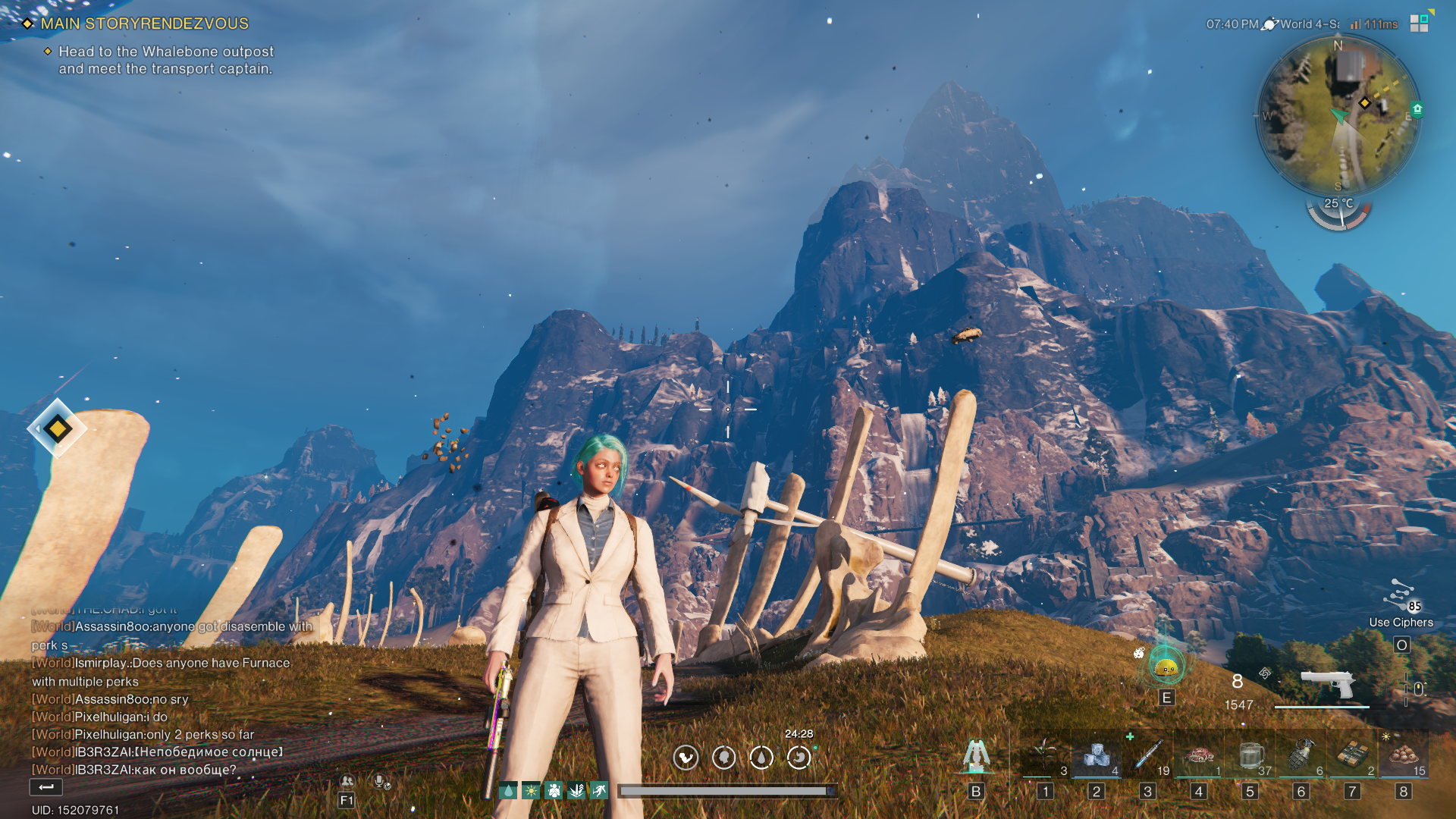Activate the yellow blob deviation icon
Viewport: 1456px width, 819px height.
1166,667
